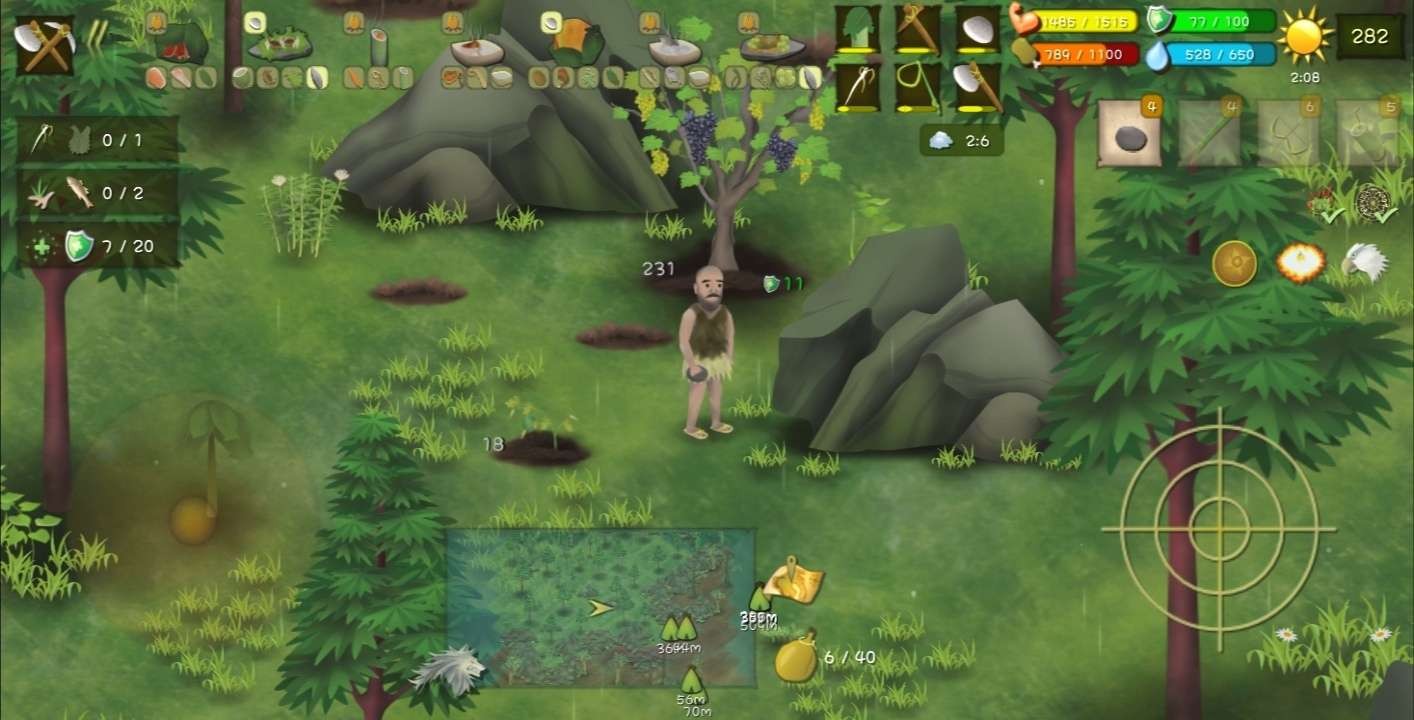The image size is (1414, 720).
Task: Open the fishing quest tracker showing 0 / 2
Action: tap(98, 193)
